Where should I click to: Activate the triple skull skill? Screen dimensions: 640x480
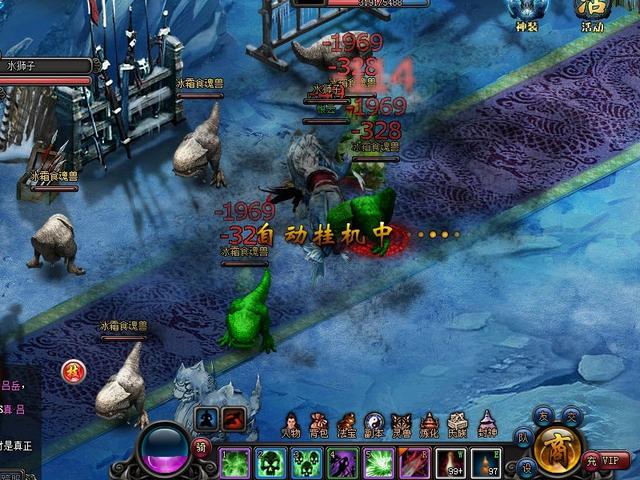point(307,463)
